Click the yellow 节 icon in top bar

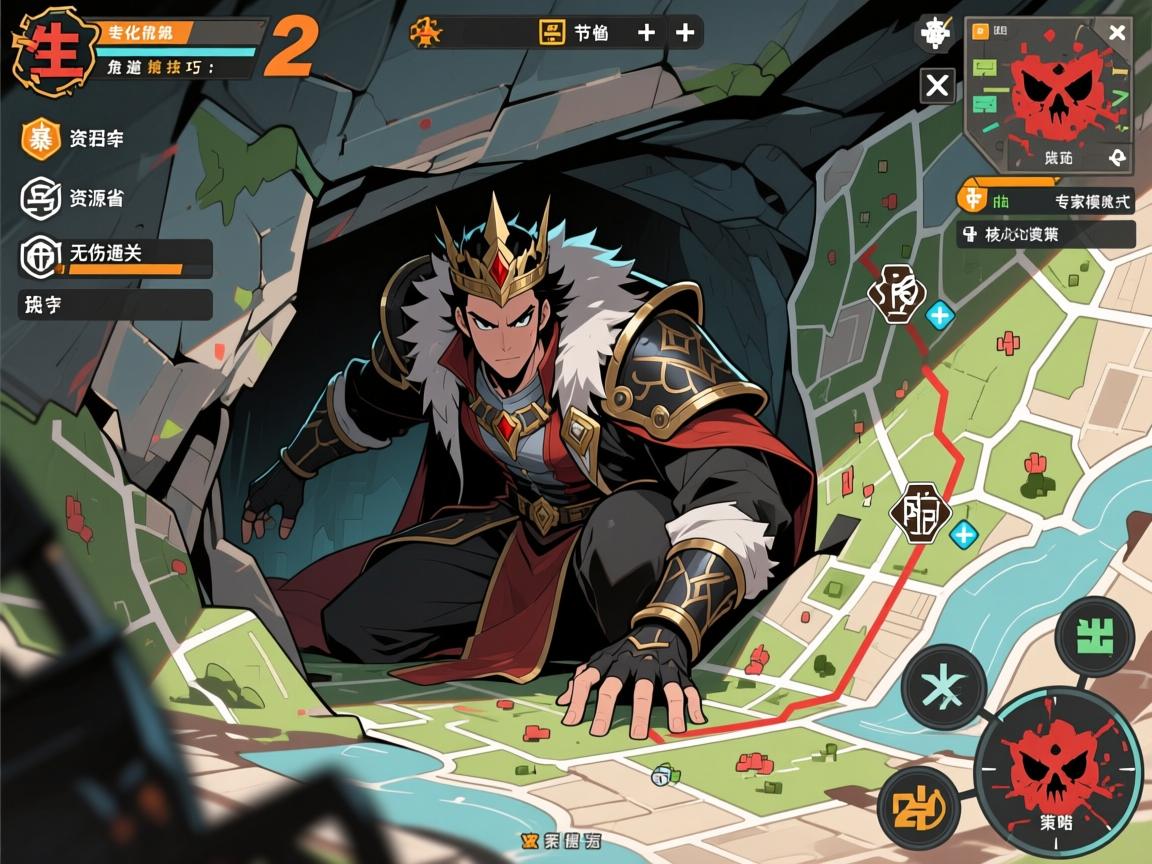552,33
